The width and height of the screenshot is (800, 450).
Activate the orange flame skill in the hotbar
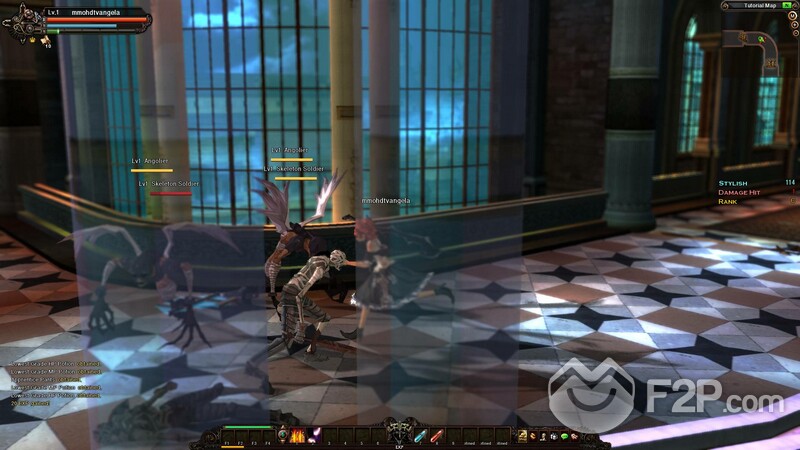[x=297, y=434]
